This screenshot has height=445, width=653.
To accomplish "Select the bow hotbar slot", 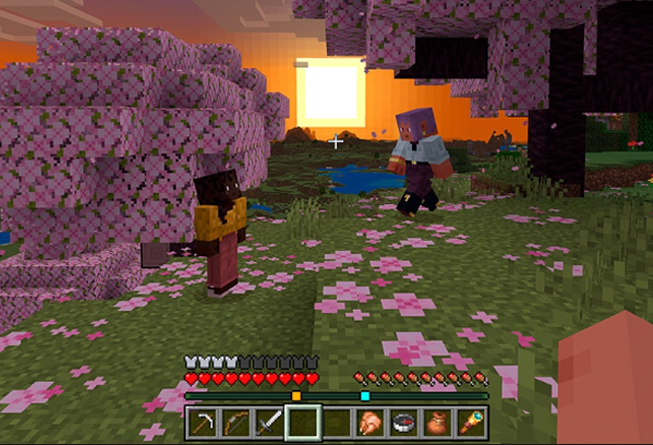I will click(235, 423).
